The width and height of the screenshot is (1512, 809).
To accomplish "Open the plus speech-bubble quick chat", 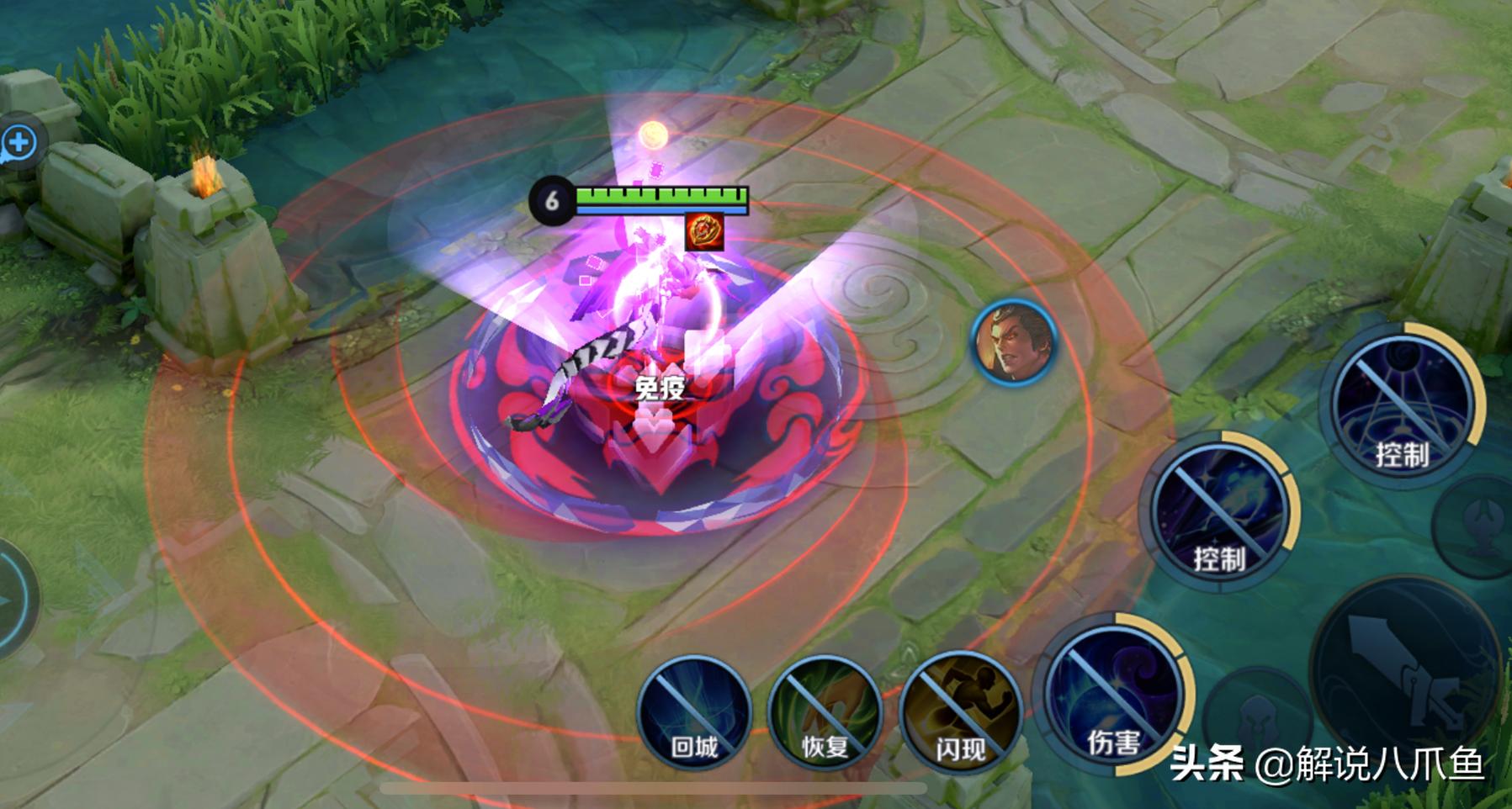I will tap(19, 142).
